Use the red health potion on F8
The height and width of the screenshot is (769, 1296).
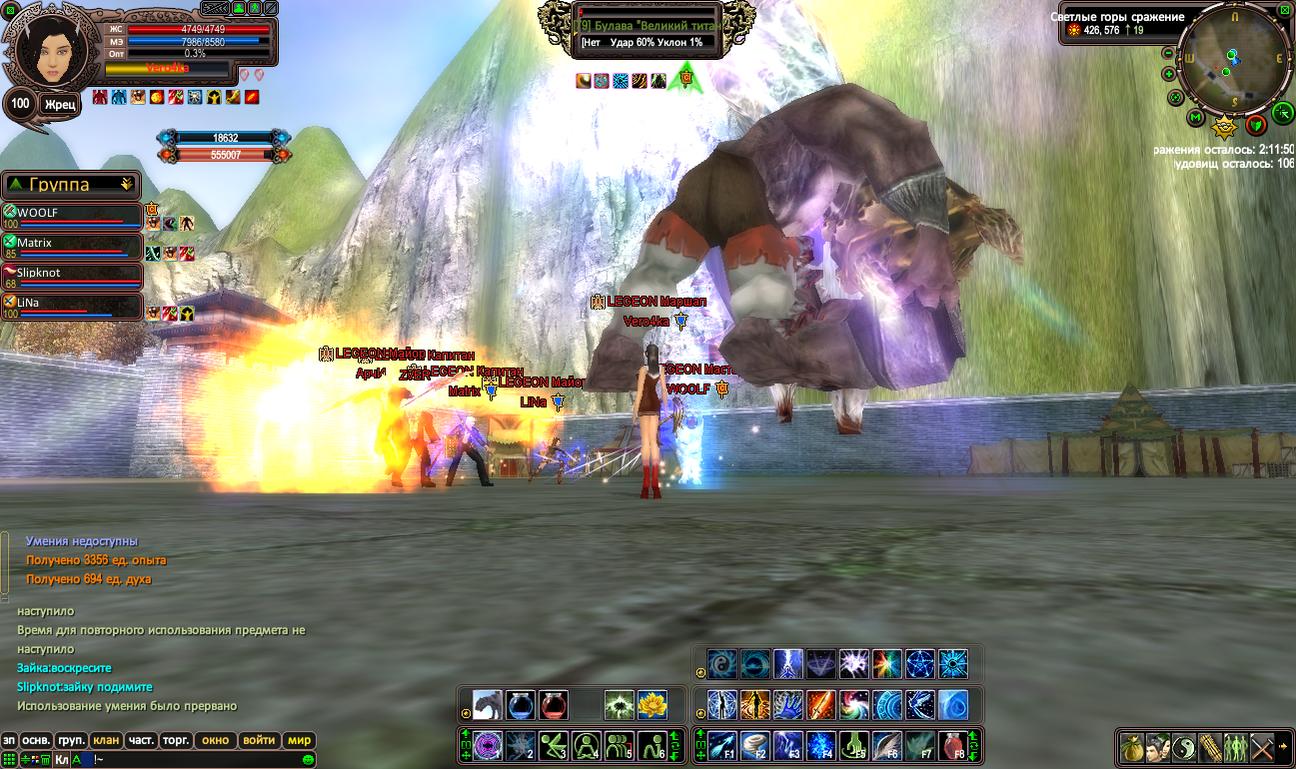[952, 746]
